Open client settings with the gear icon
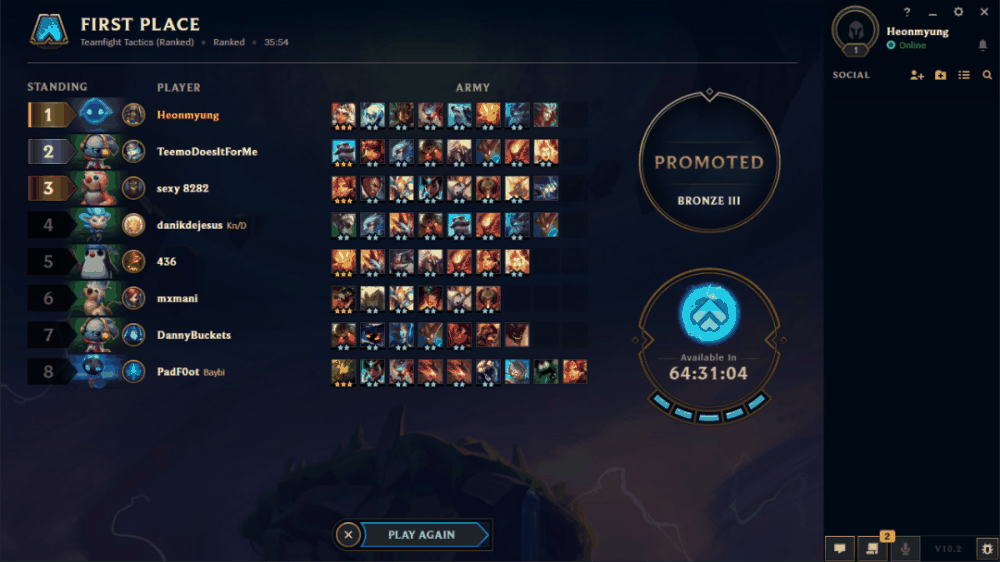 click(x=959, y=12)
